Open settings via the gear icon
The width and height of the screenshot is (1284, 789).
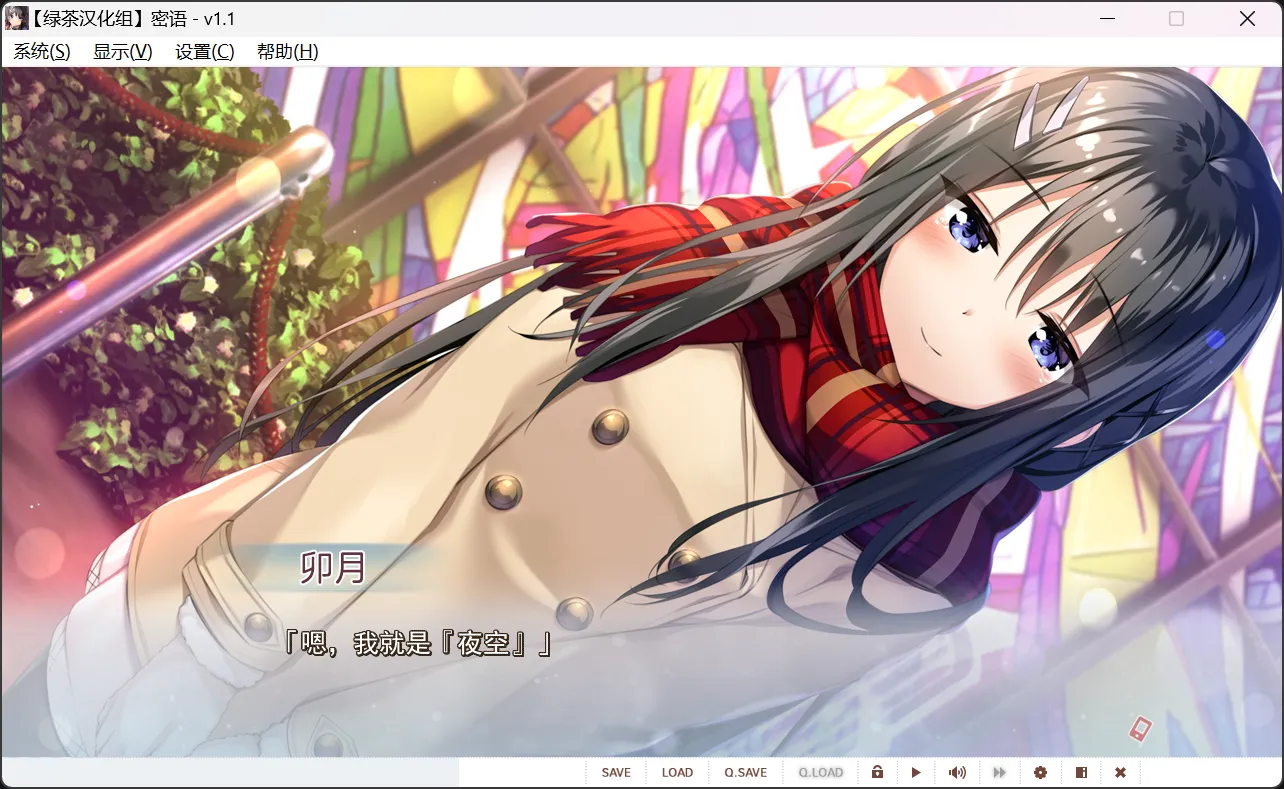tap(1040, 772)
